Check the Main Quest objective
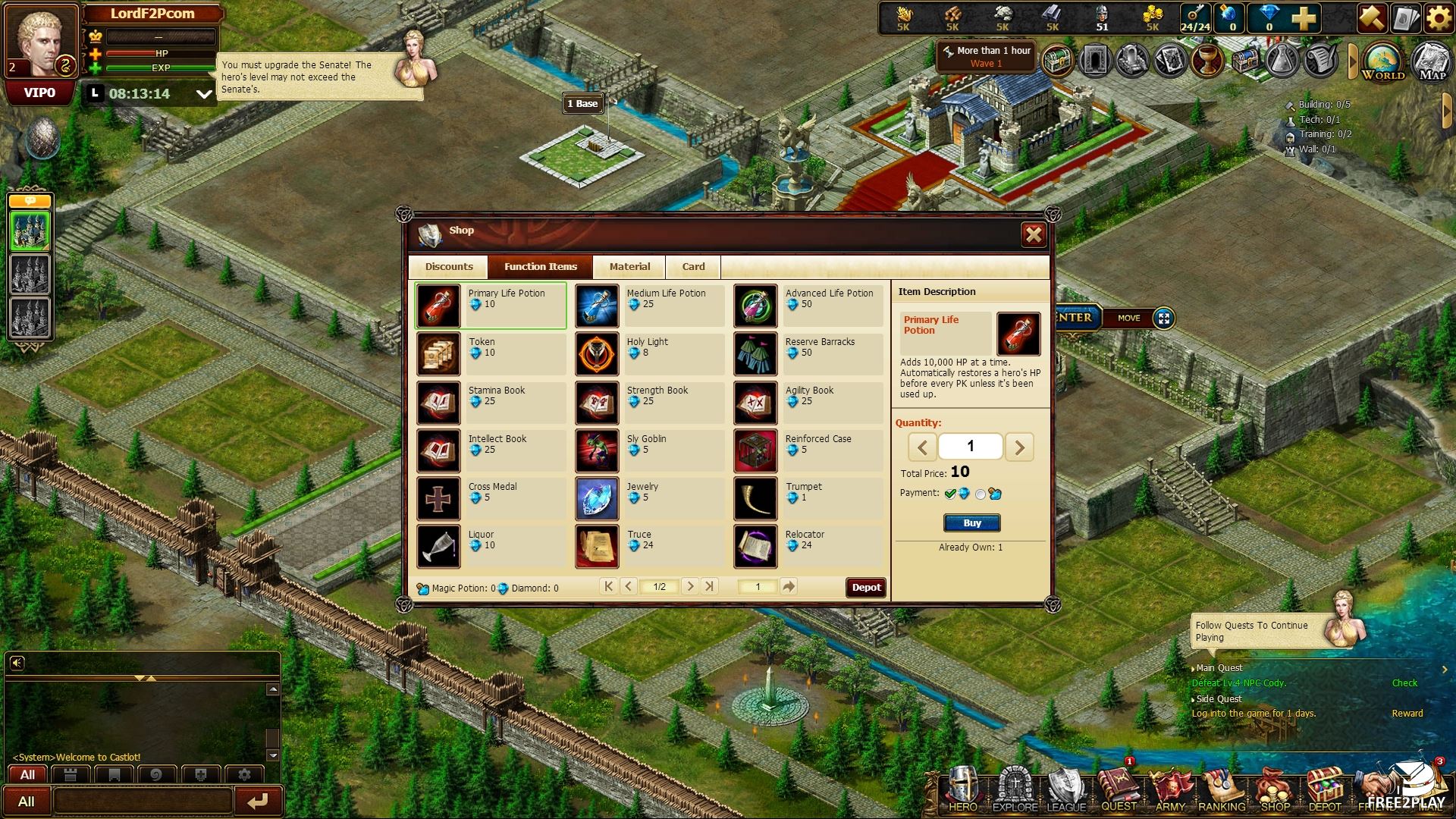This screenshot has width=1456, height=819. point(1404,683)
